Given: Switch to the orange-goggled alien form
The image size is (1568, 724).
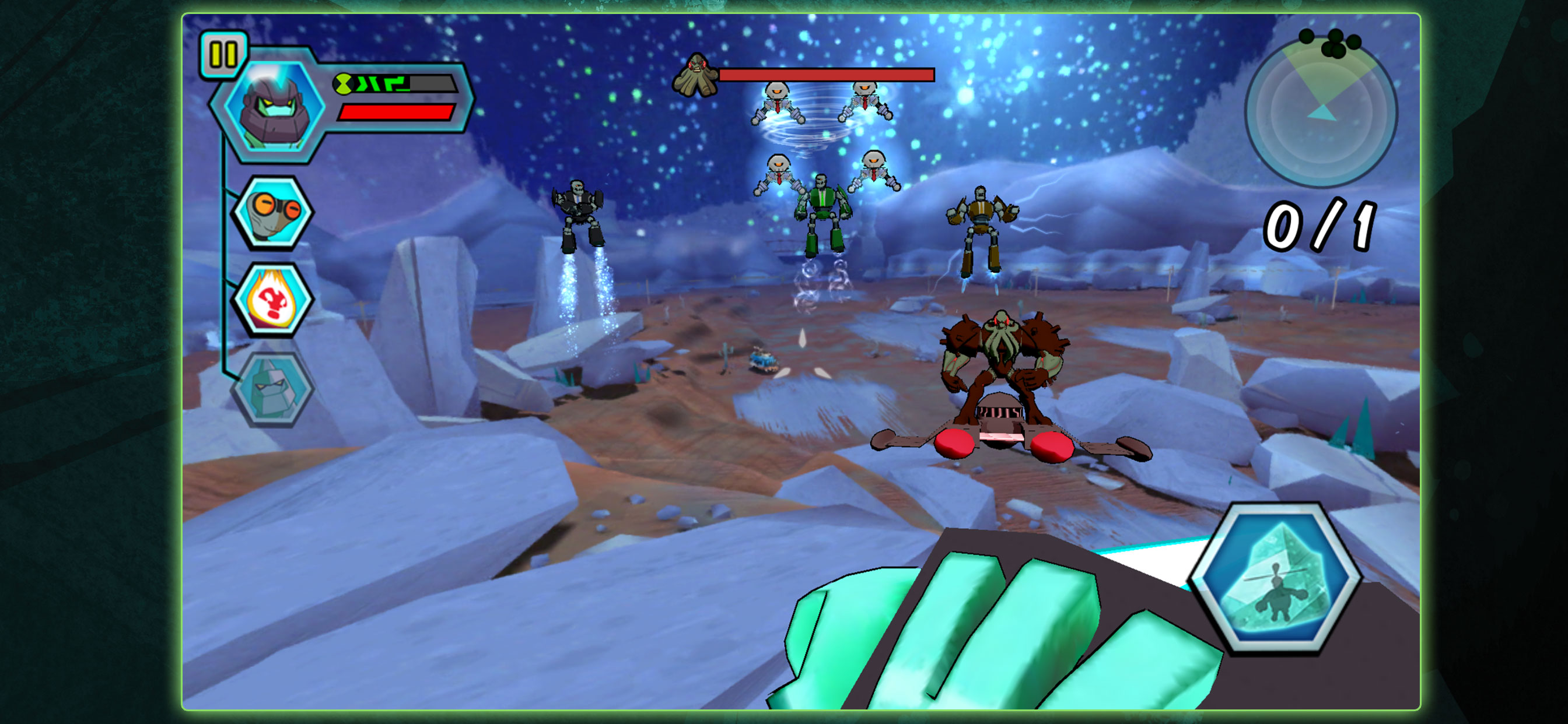Looking at the screenshot, I should point(274,212).
